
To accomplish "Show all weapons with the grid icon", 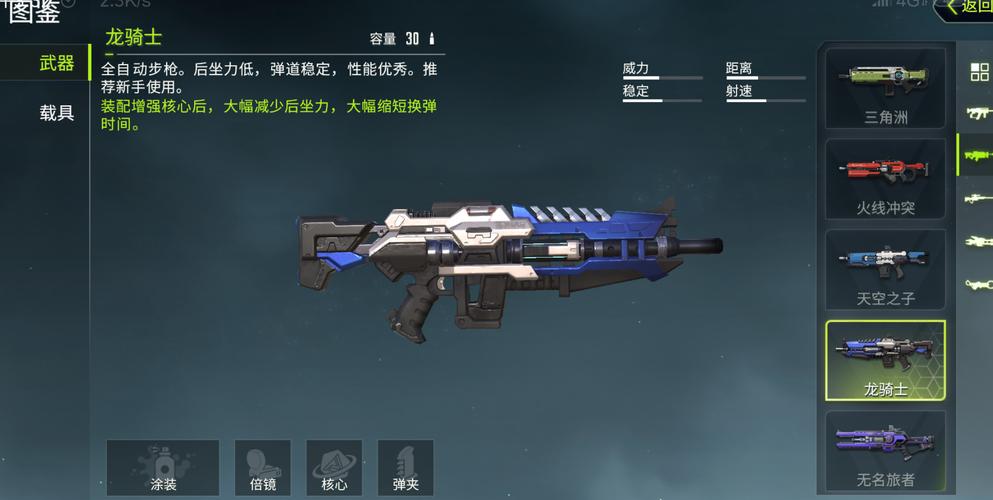I will pyautogui.click(x=979, y=72).
